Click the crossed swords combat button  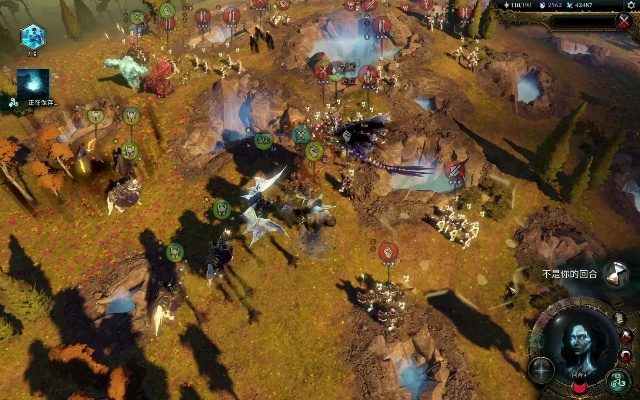[x=623, y=22]
